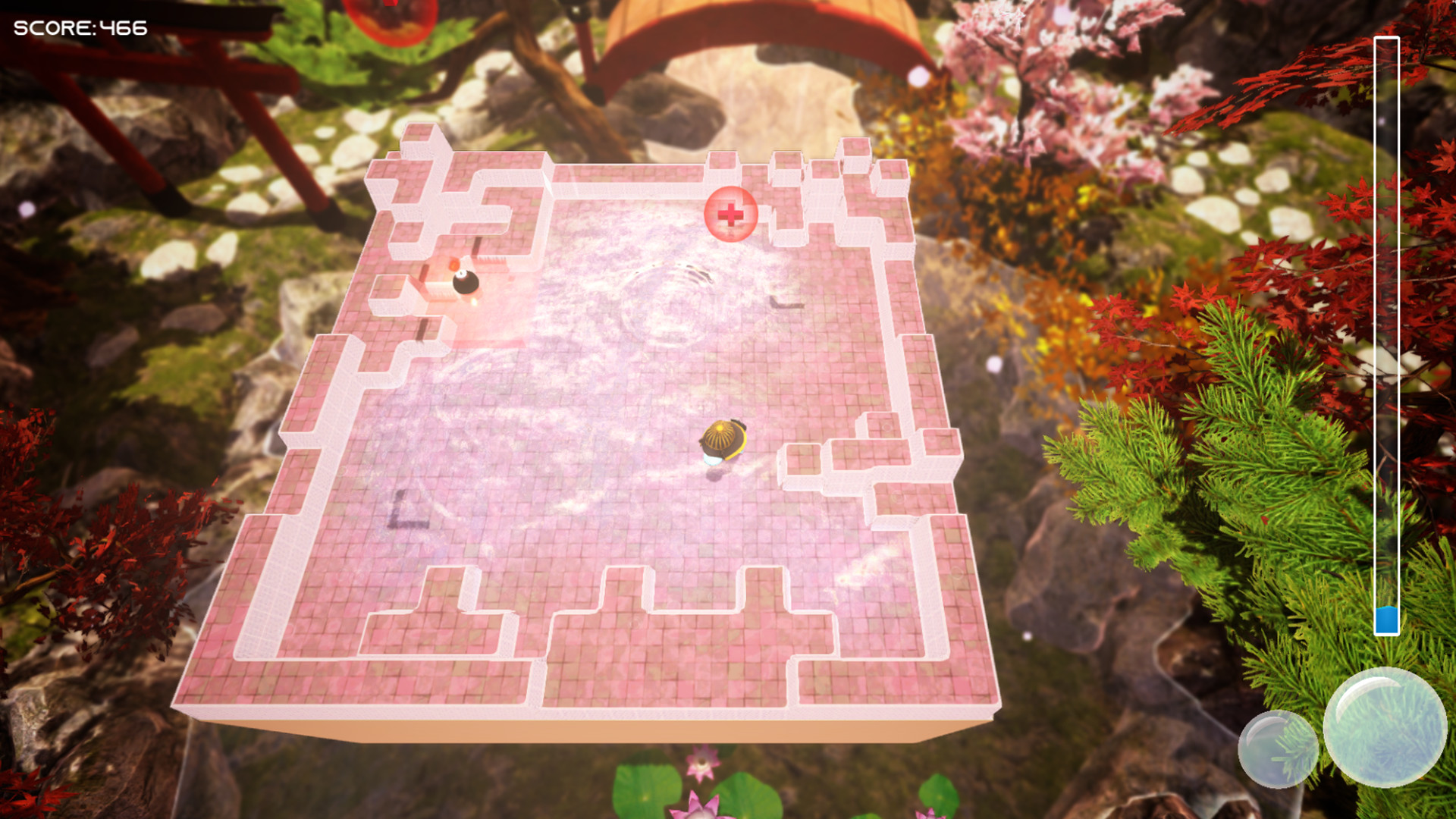Viewport: 1456px width, 819px height.
Task: Click the black 8-ball enemy
Action: click(465, 283)
